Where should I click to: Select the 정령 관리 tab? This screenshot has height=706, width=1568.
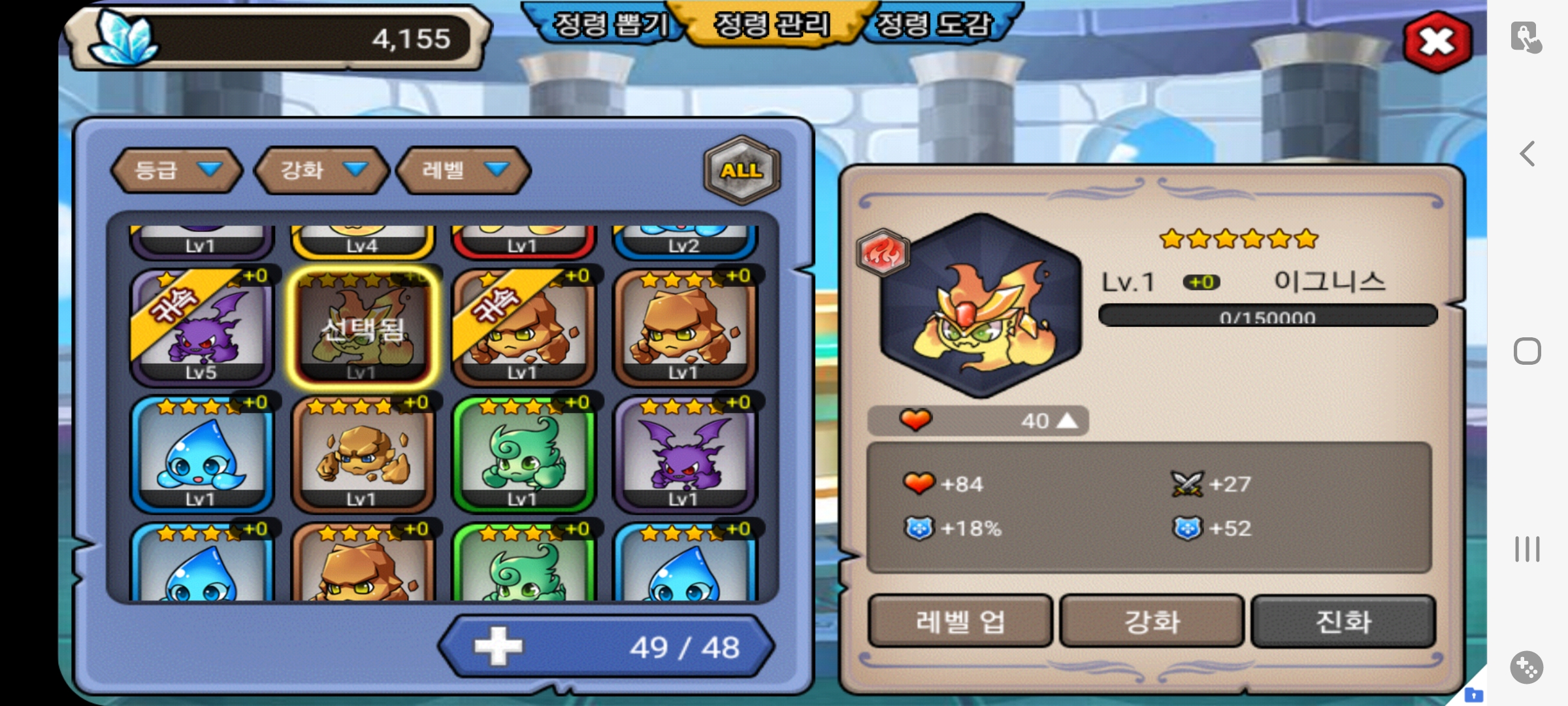(772, 25)
